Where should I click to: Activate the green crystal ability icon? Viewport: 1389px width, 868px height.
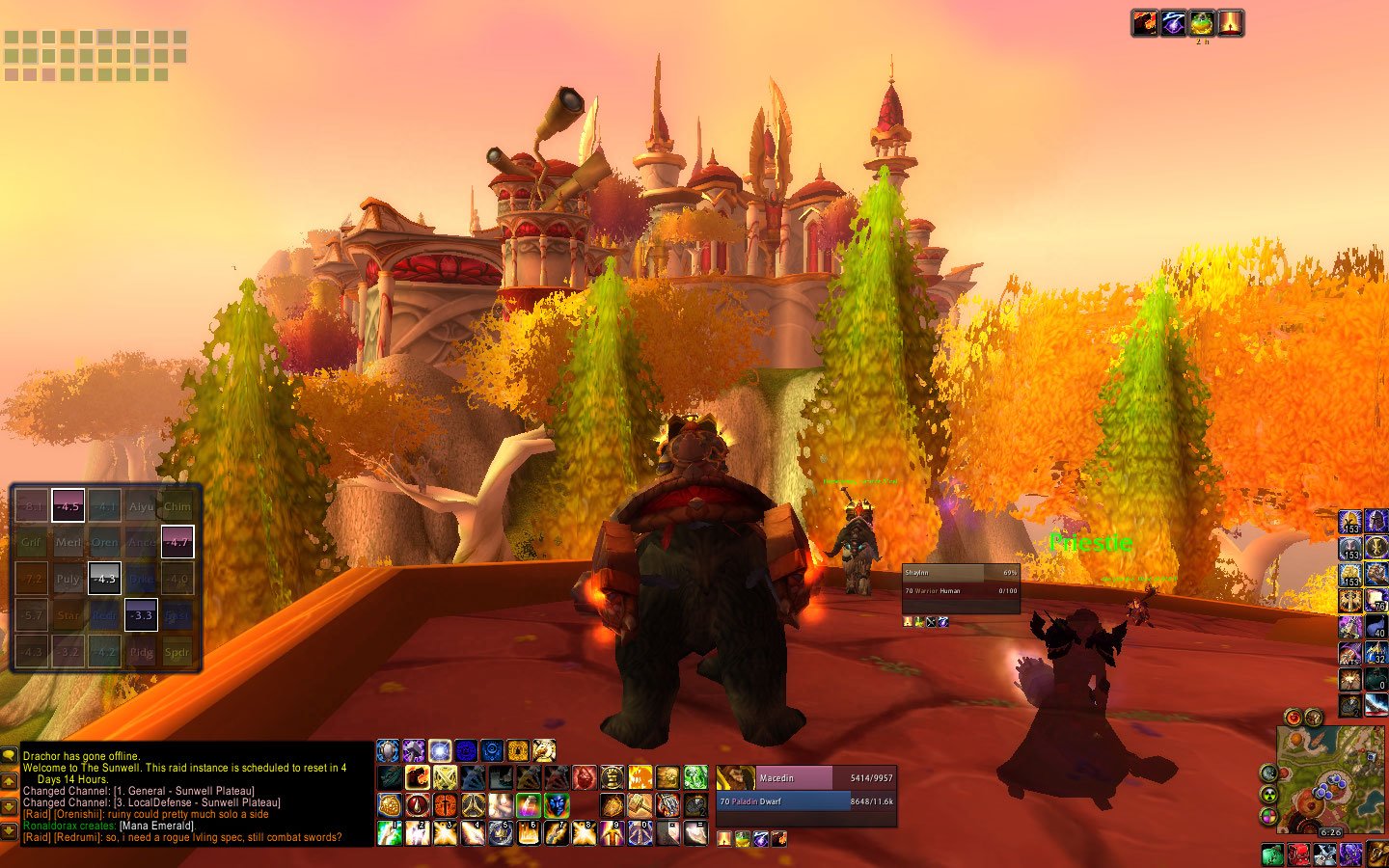point(695,777)
